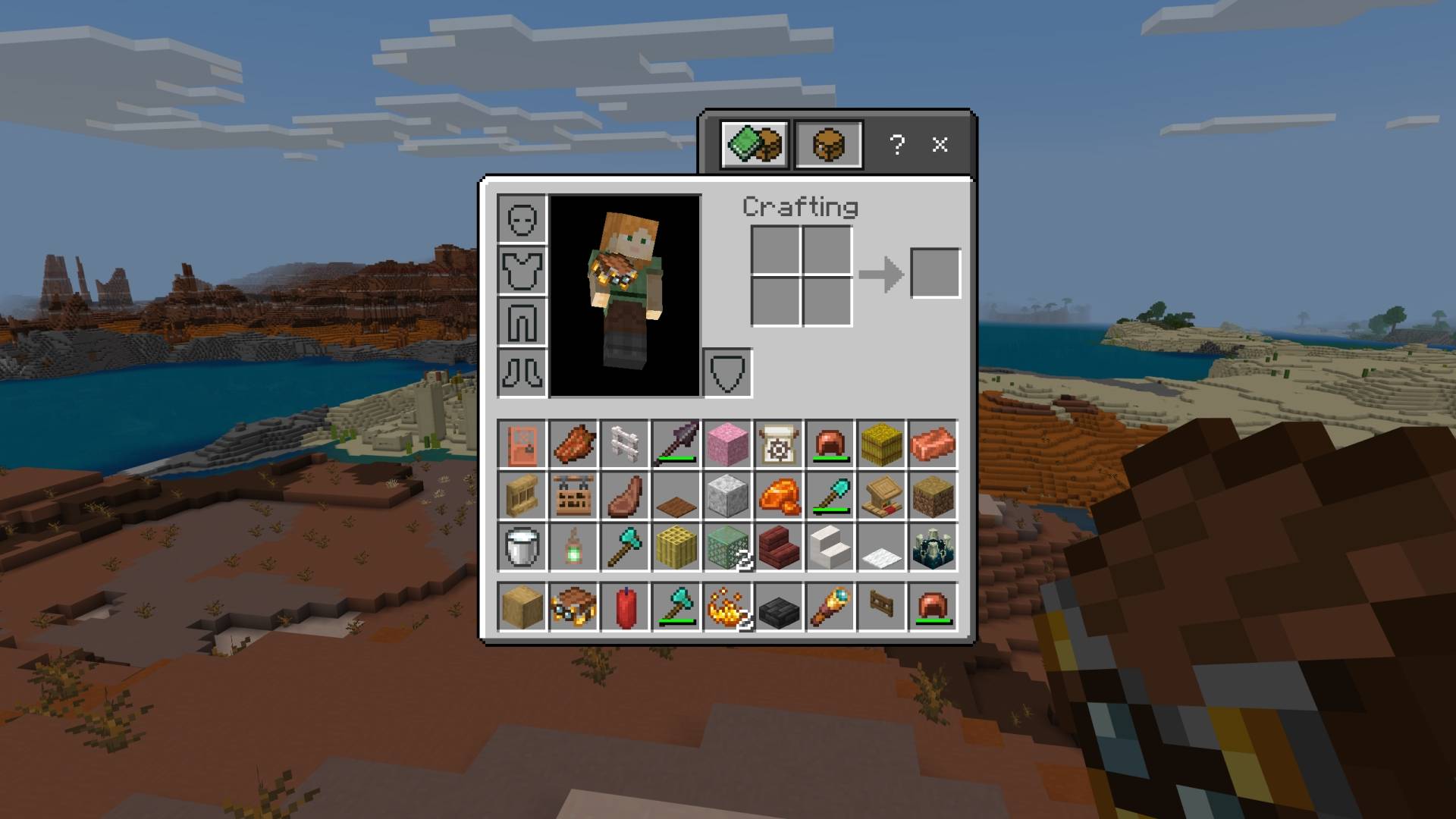
Task: Open the crafting table tab
Action: pos(830,145)
